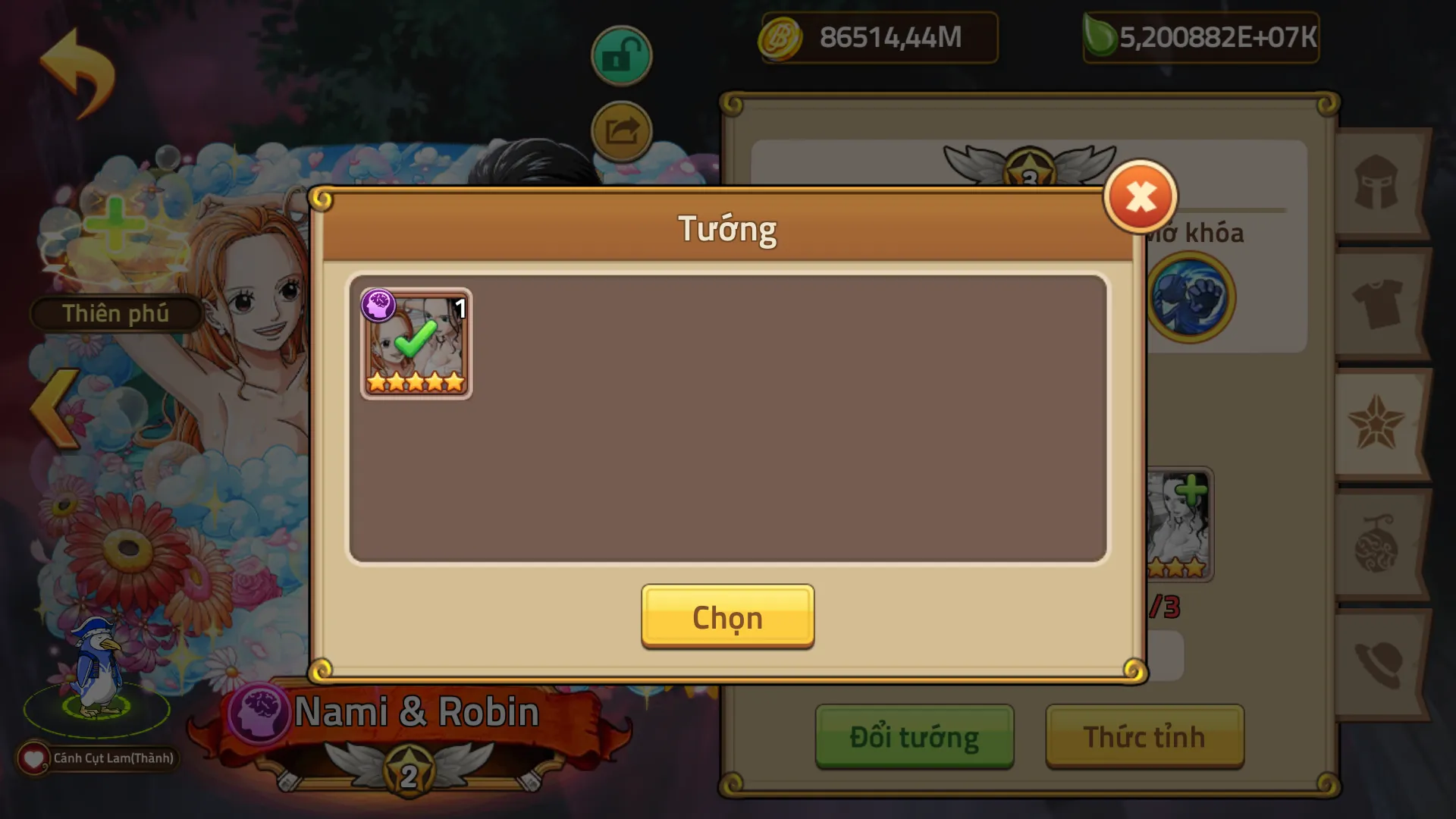Click the Thức tỉnh awaken button
The image size is (1456, 819).
(1144, 736)
